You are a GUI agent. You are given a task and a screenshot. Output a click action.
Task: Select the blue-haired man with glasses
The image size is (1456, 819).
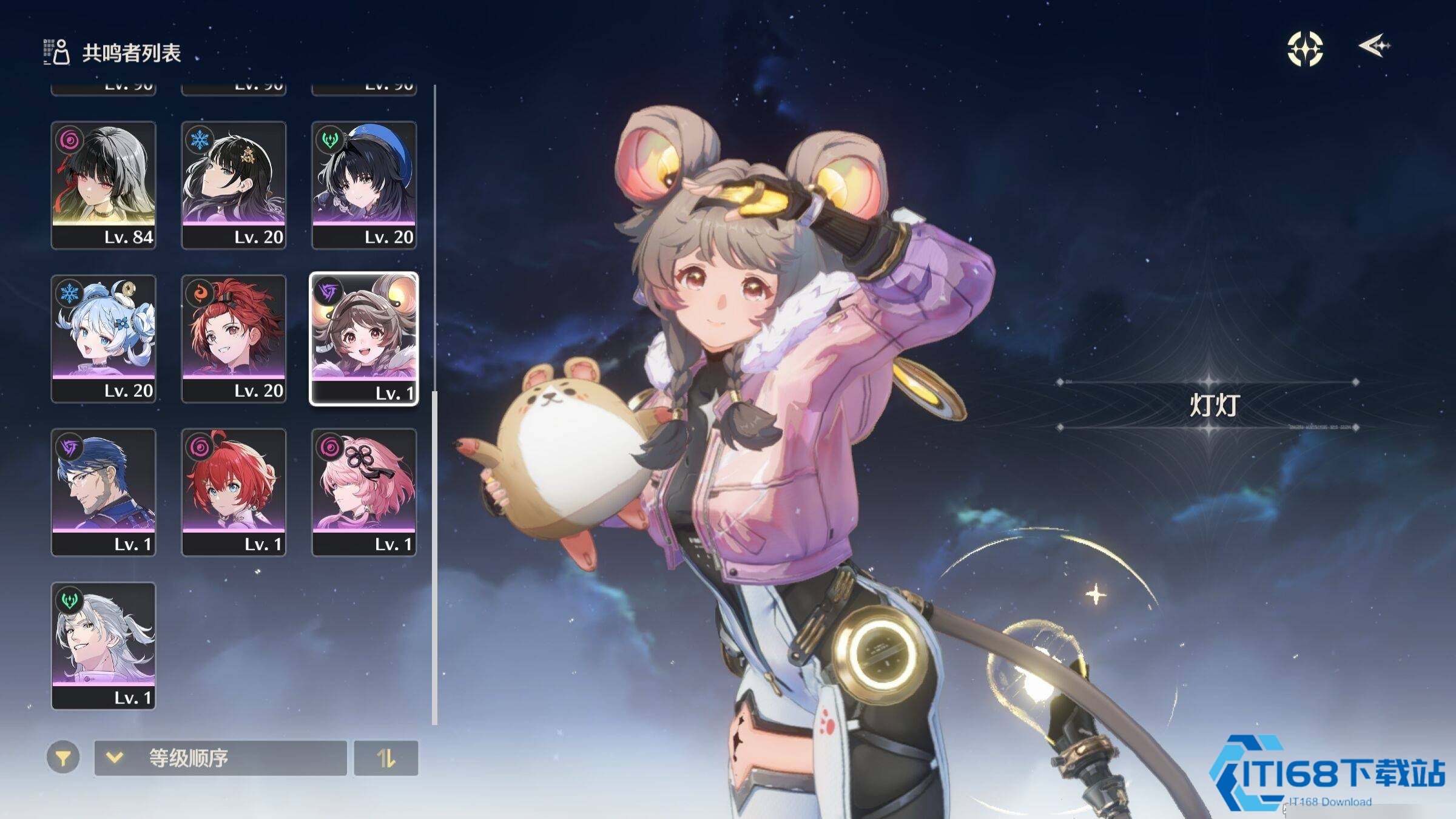pyautogui.click(x=103, y=491)
